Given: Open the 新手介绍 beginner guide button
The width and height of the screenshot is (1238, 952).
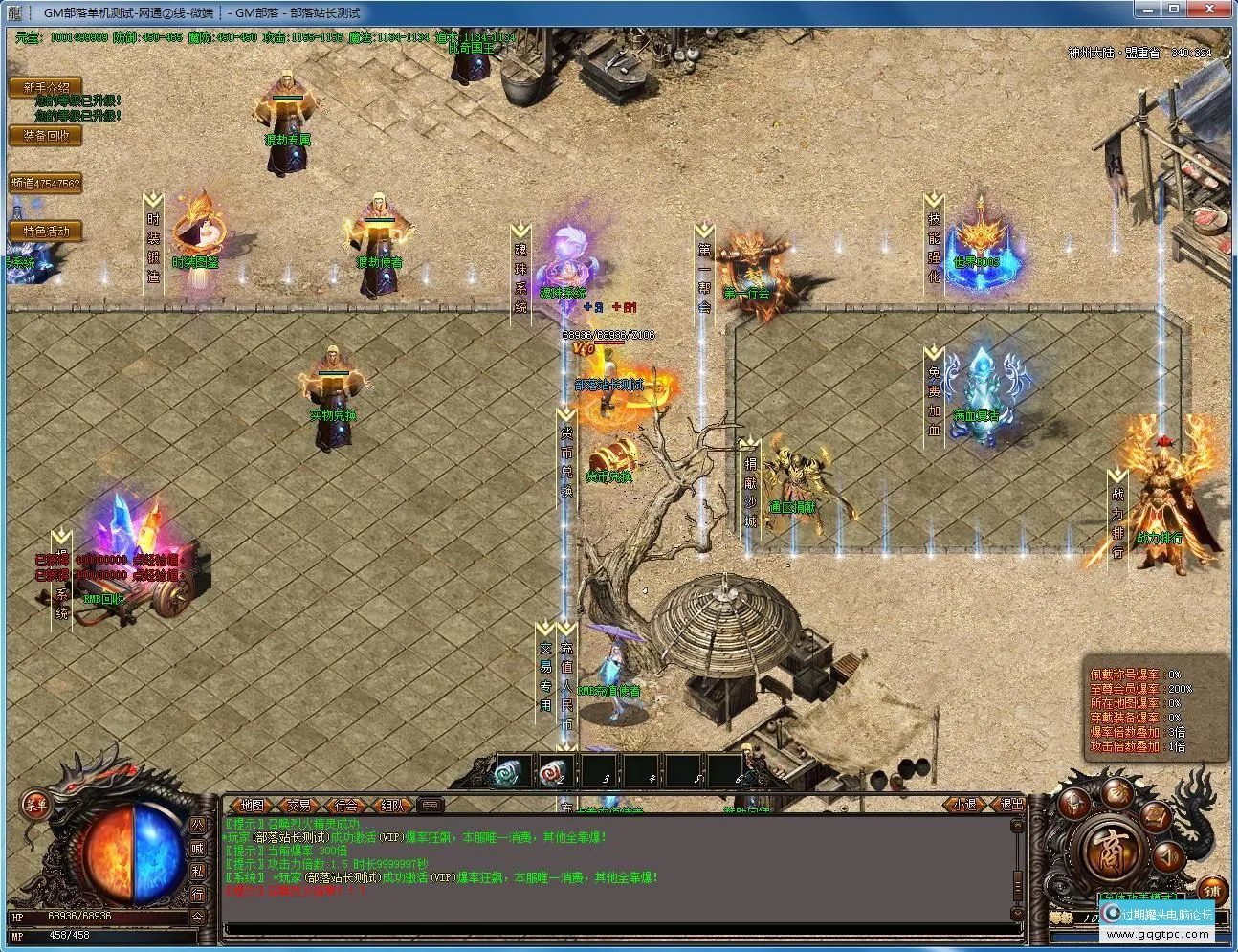Looking at the screenshot, I should (46, 88).
